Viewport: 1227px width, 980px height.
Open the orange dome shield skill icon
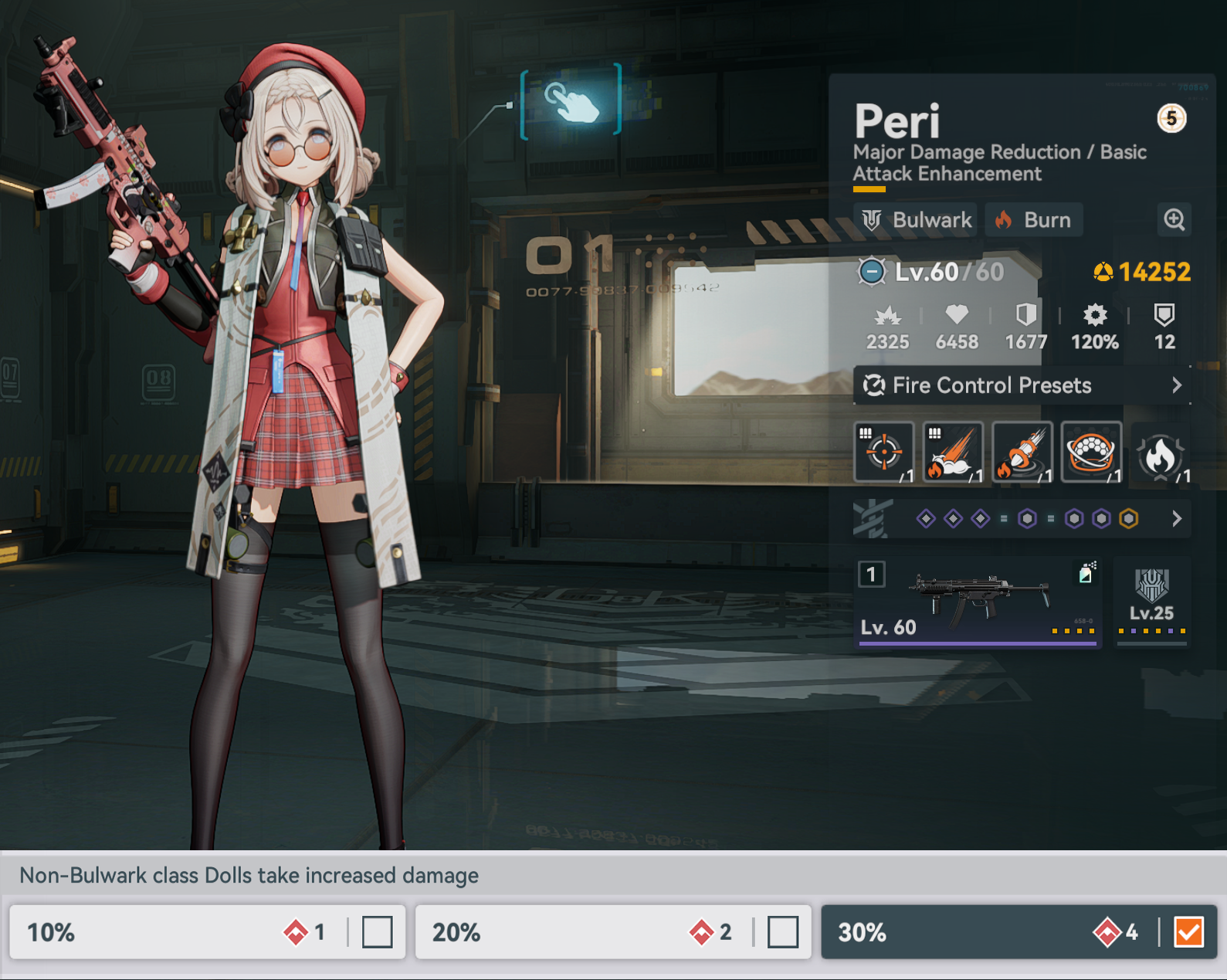[x=1091, y=453]
